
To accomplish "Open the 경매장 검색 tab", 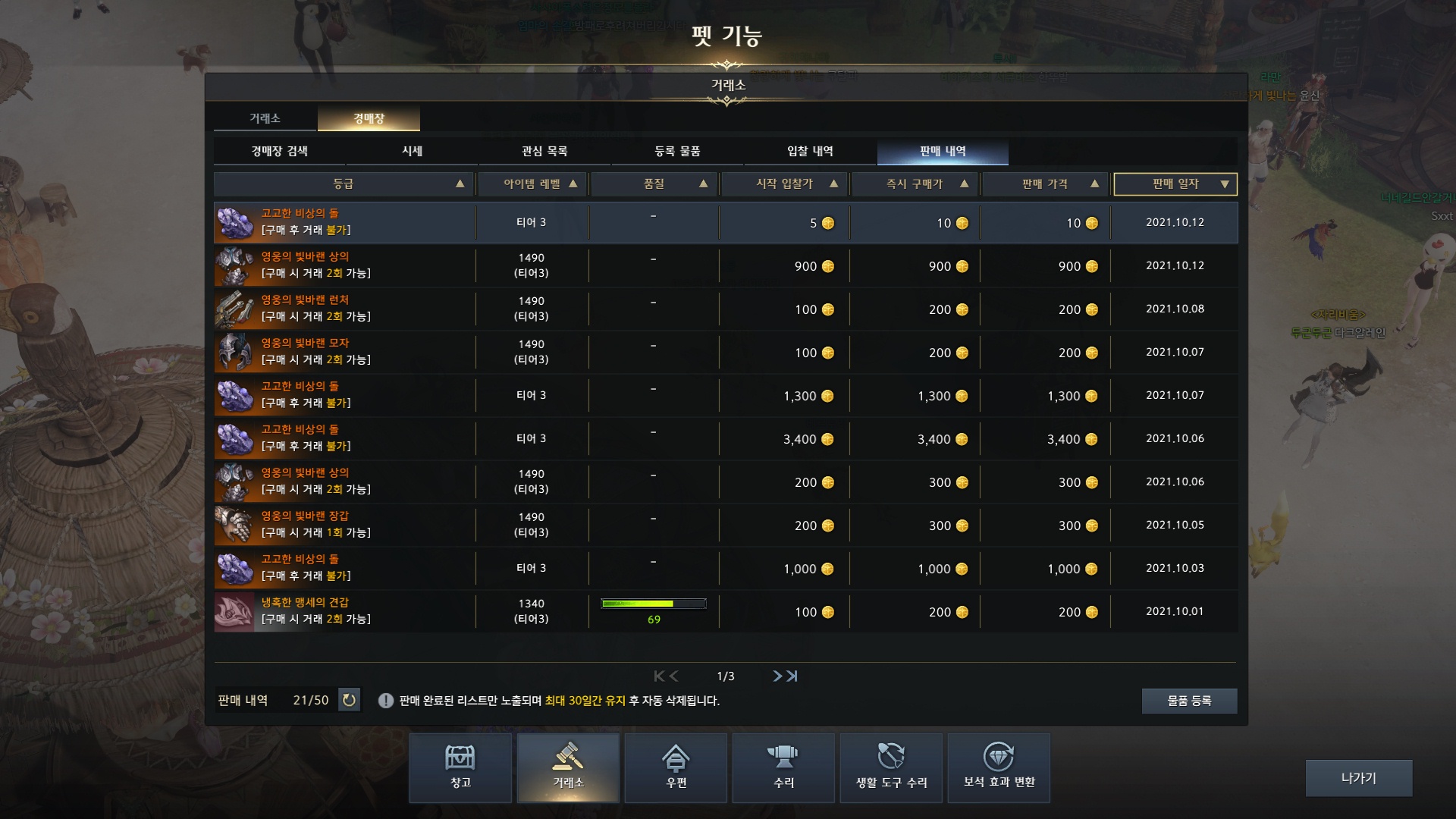I will coord(279,152).
